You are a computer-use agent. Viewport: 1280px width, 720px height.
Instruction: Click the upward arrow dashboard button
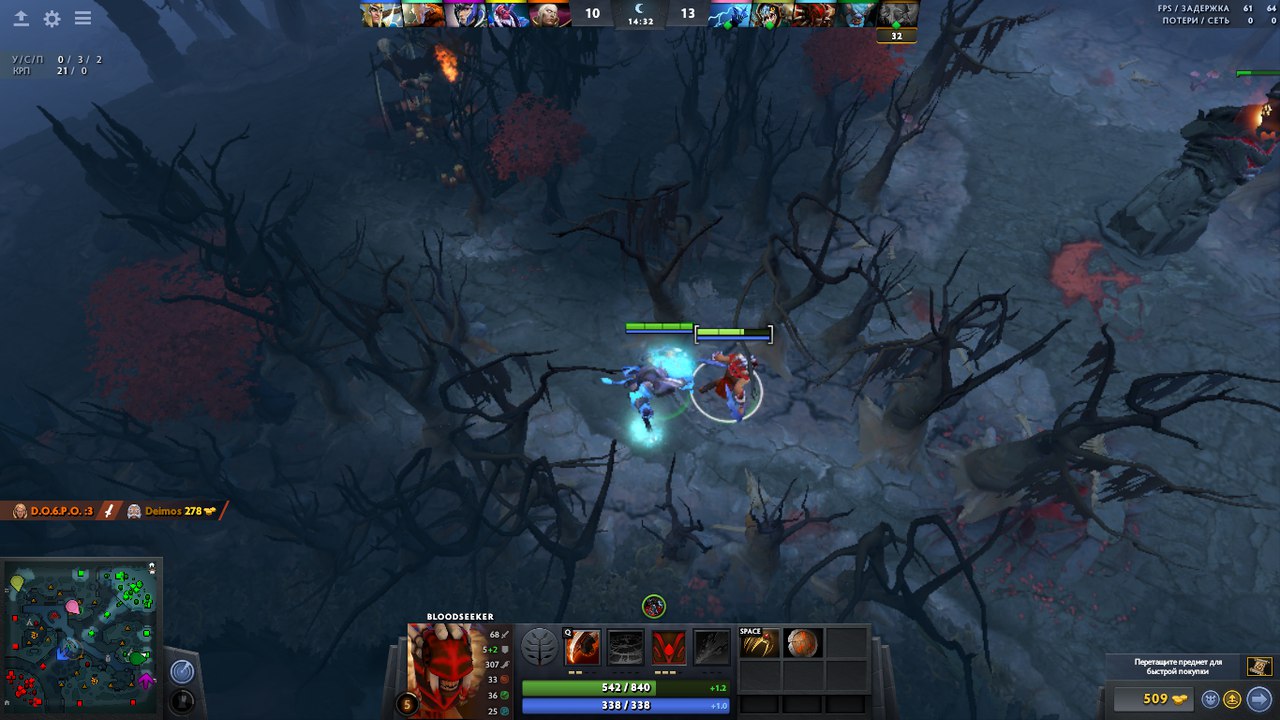[x=21, y=19]
